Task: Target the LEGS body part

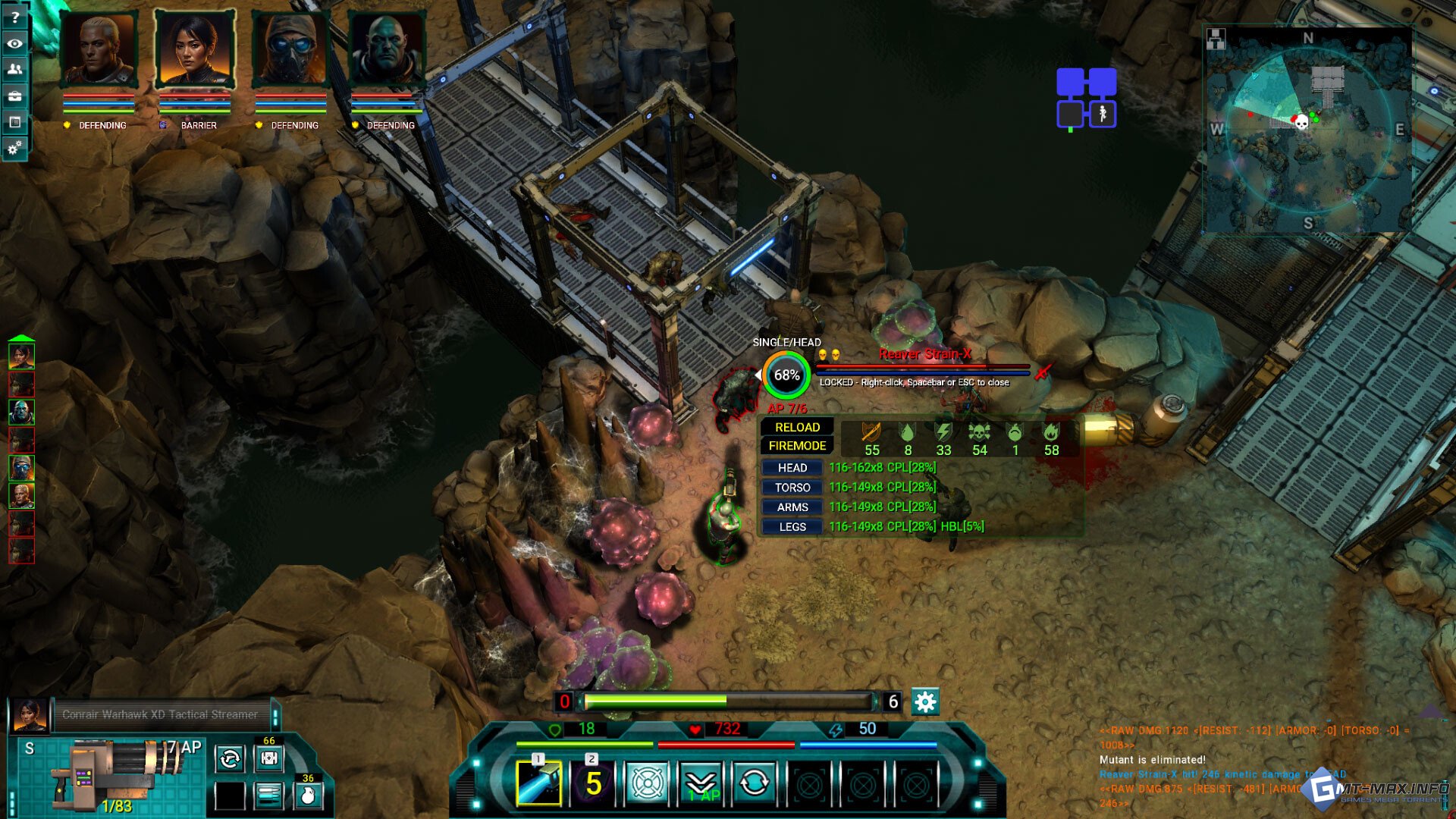Action: (x=792, y=527)
